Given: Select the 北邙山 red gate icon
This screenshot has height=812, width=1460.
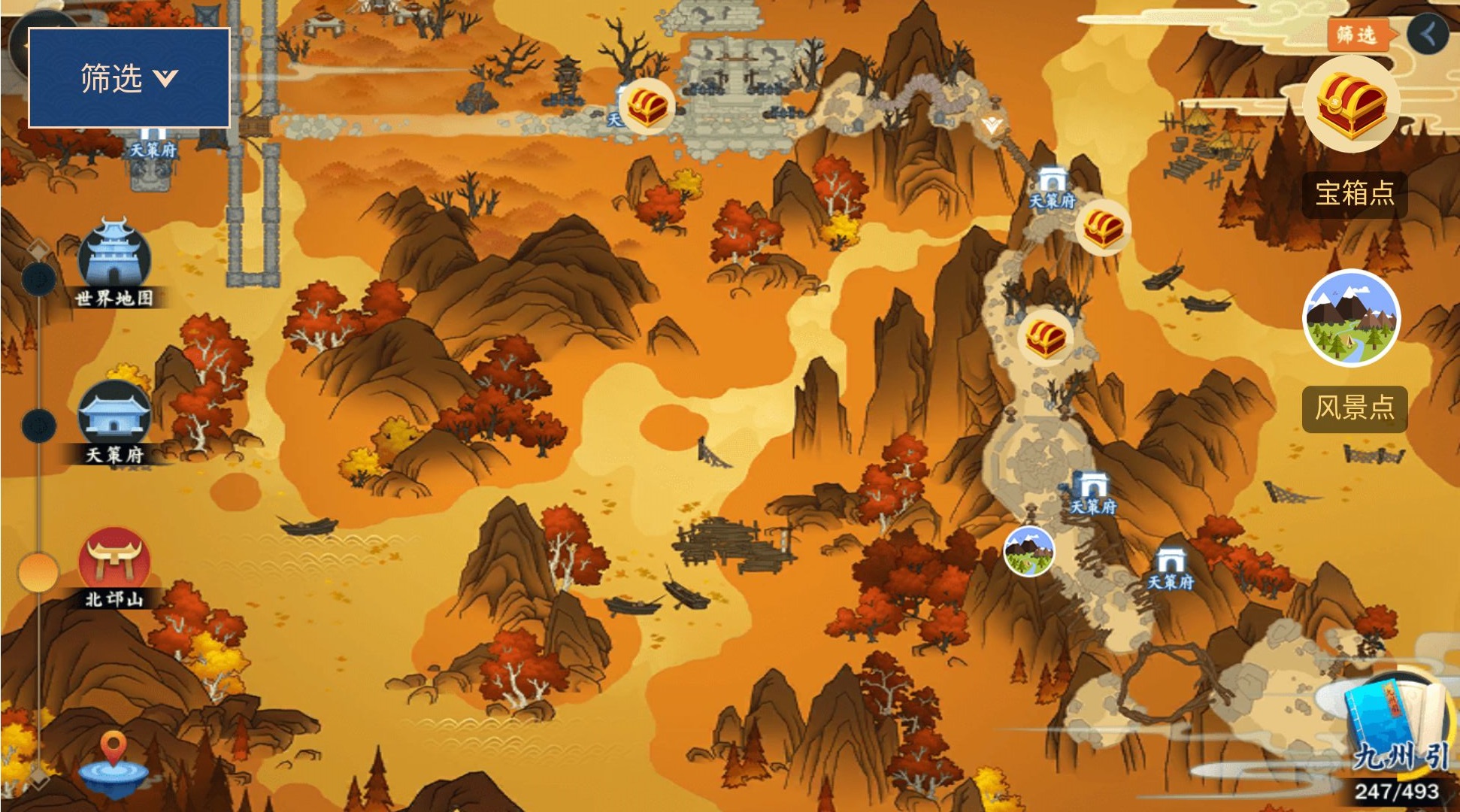Looking at the screenshot, I should coord(114,560).
